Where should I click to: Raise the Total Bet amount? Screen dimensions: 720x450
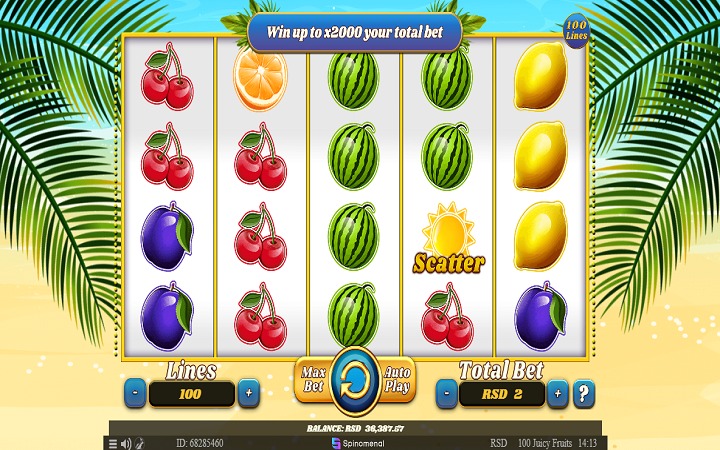pyautogui.click(x=558, y=393)
